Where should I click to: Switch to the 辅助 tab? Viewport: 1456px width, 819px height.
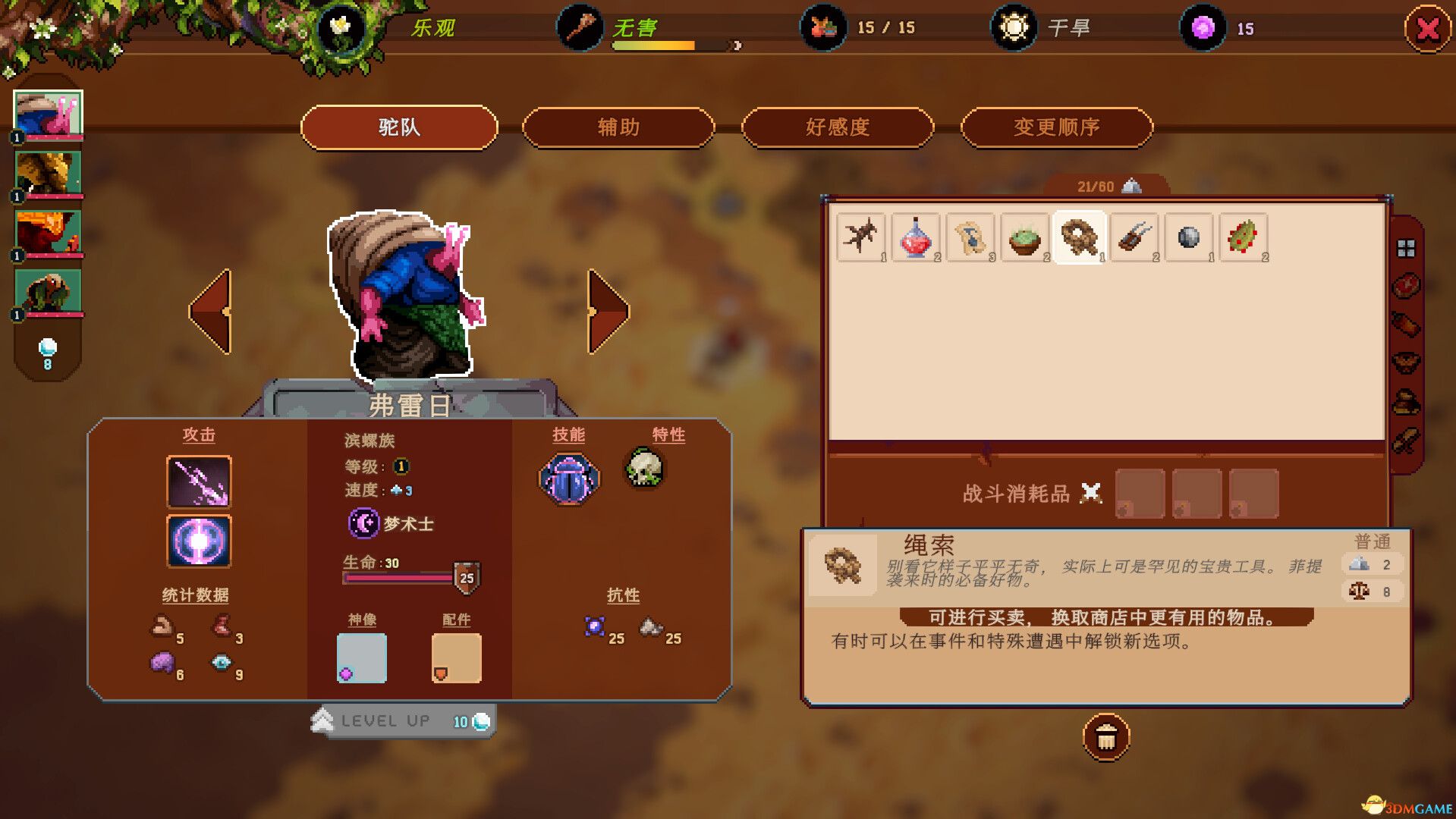click(x=618, y=127)
